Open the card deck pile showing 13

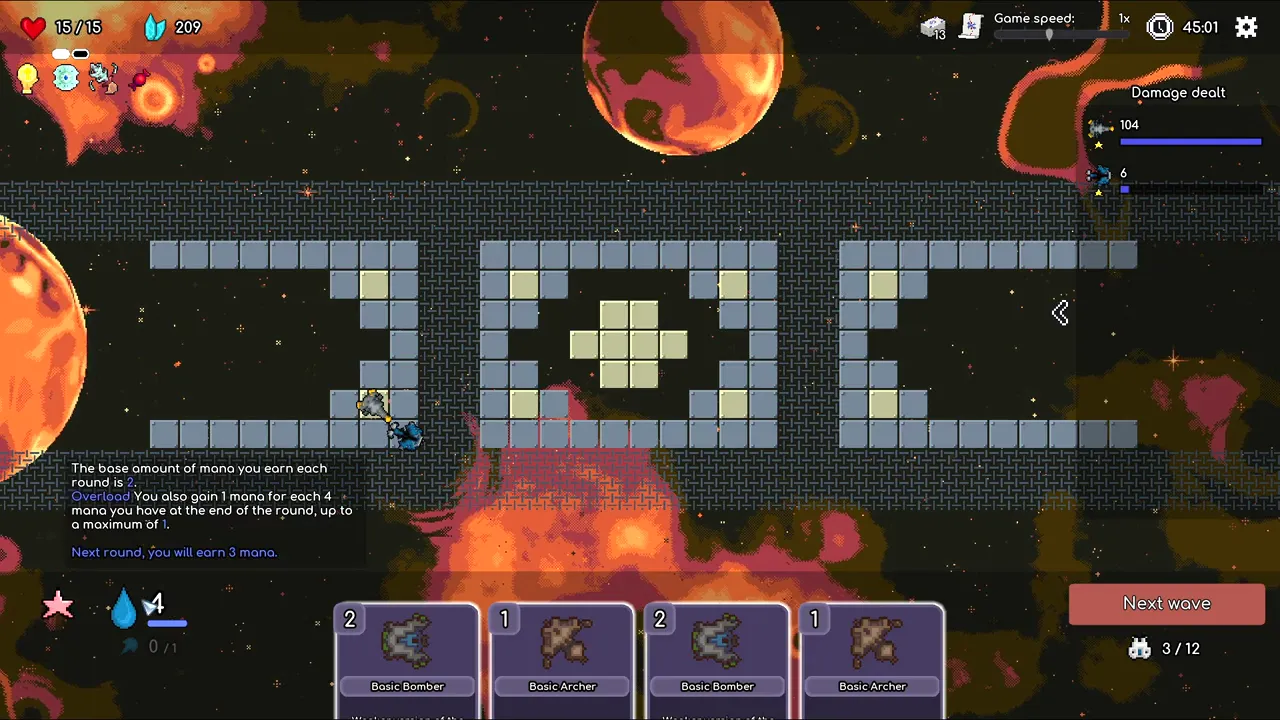pos(932,28)
